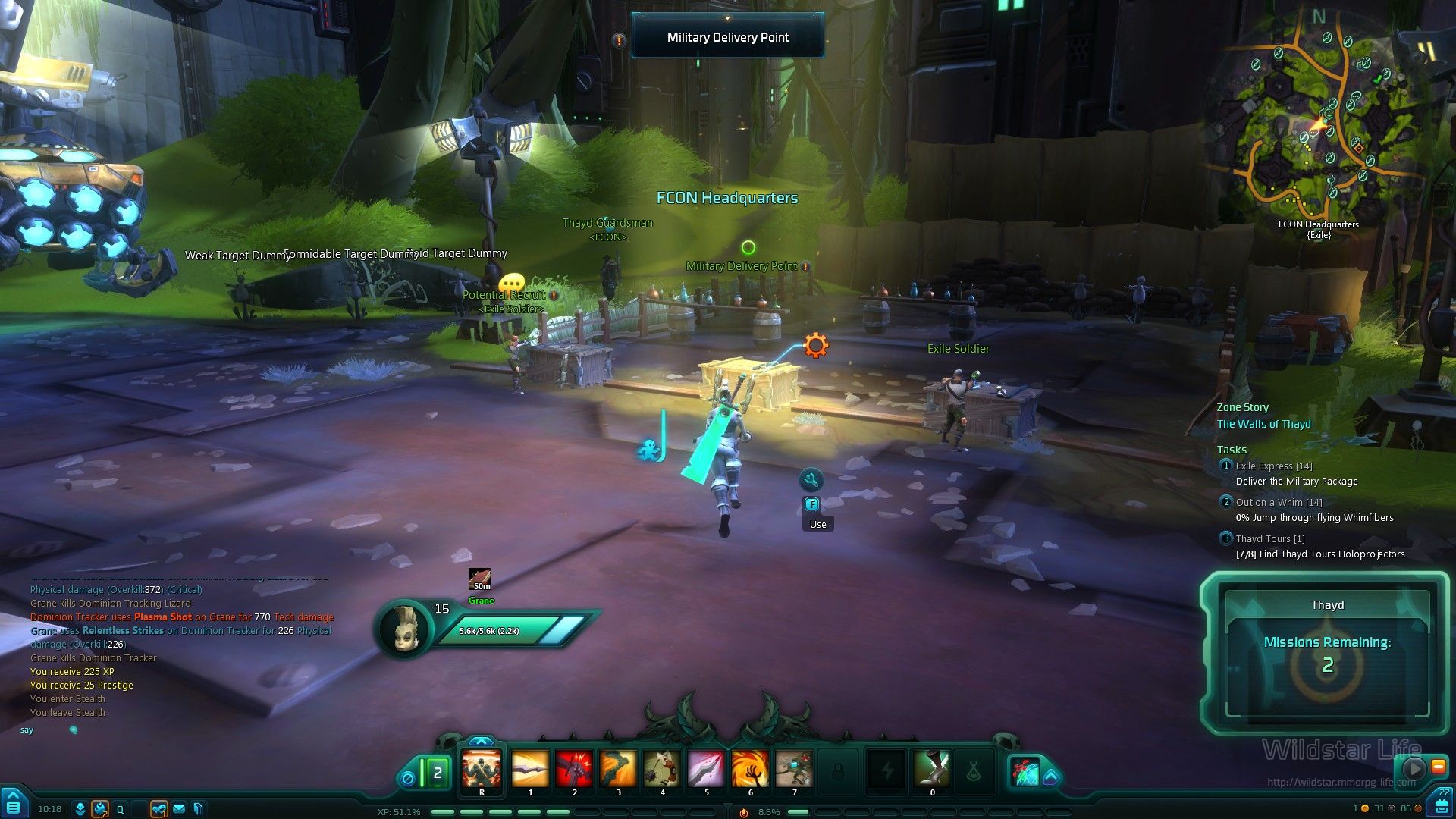Image resolution: width=1456 pixels, height=819 pixels.
Task: Open the mail envelope icon
Action: [179, 809]
